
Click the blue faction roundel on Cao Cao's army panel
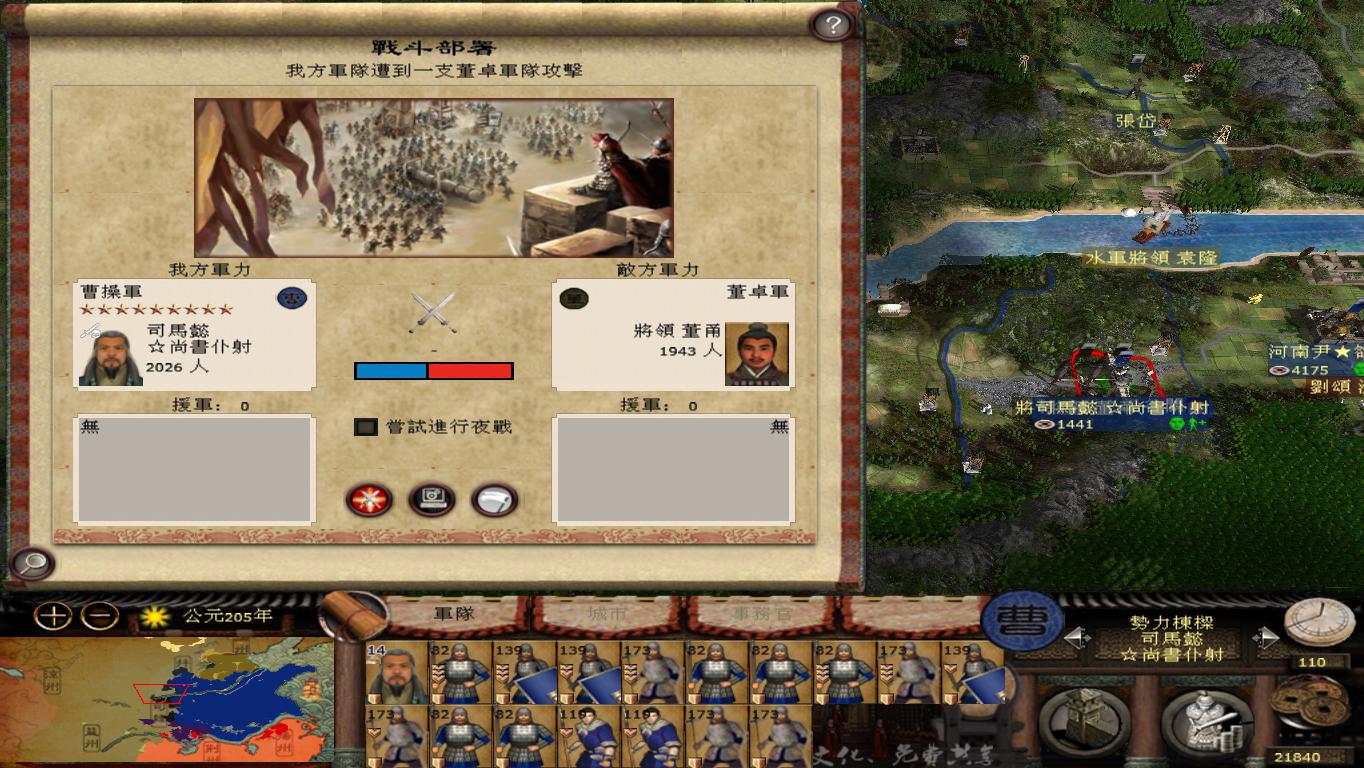click(x=291, y=298)
